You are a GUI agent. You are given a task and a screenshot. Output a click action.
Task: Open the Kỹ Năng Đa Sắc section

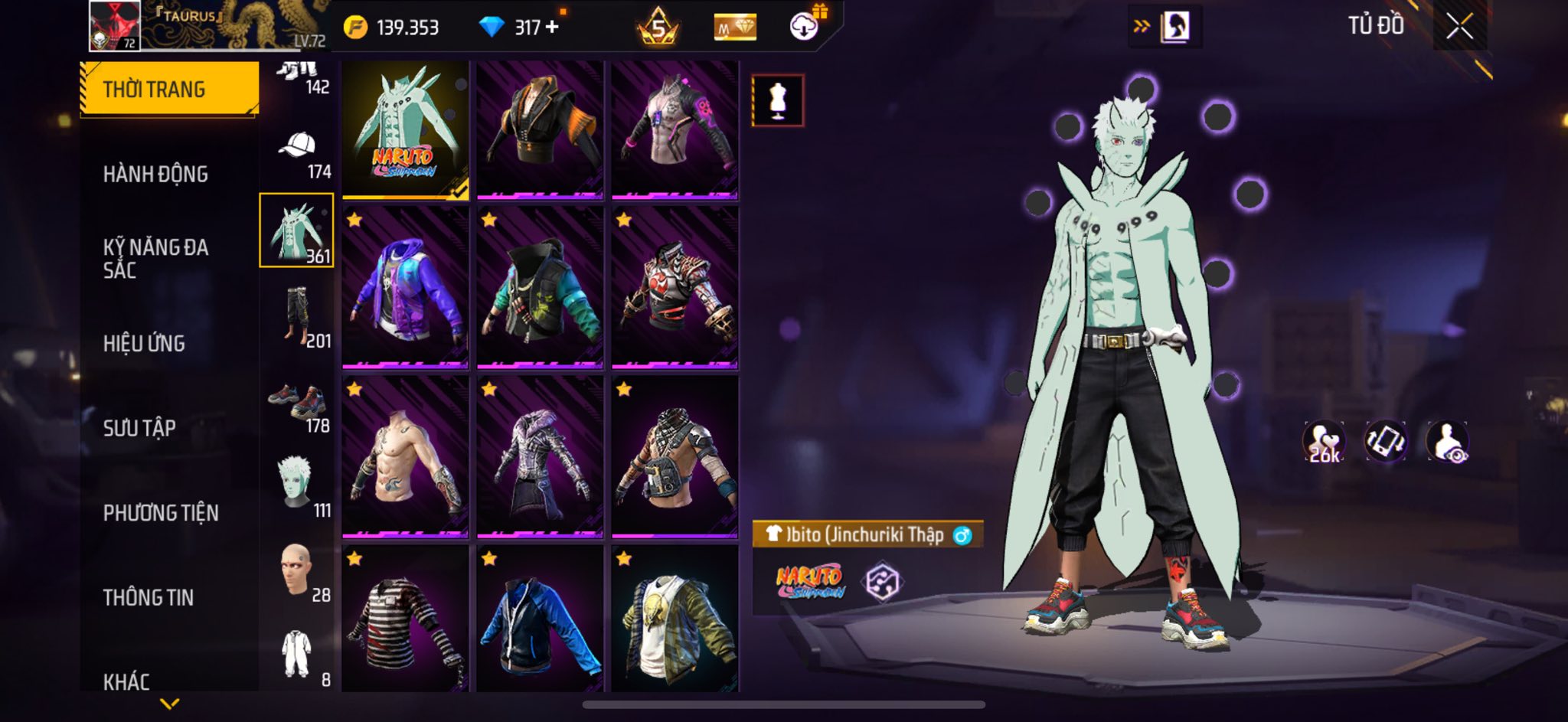pos(155,258)
